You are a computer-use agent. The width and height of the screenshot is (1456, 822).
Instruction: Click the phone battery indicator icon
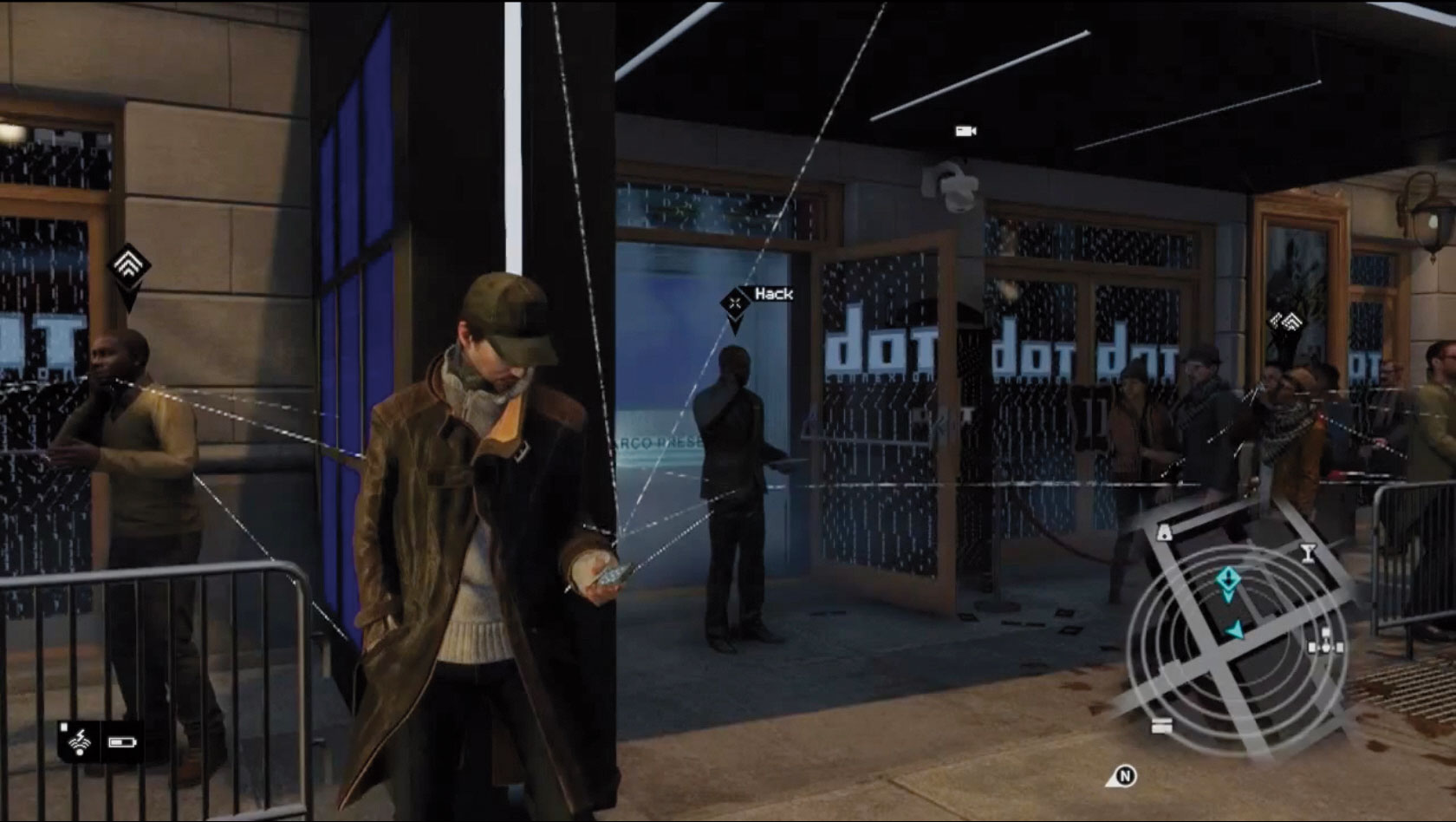tap(122, 742)
